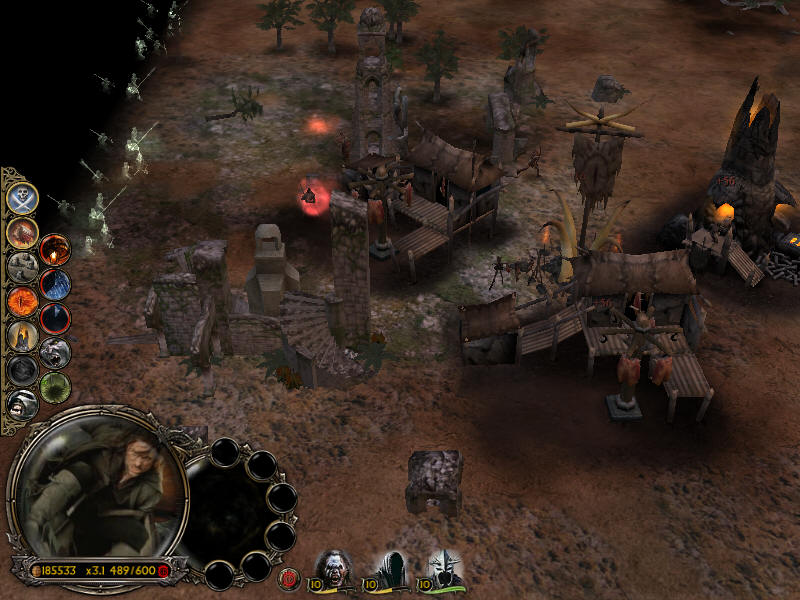Summon with the gray troll face icon
The height and width of the screenshot is (600, 800).
pos(55,353)
